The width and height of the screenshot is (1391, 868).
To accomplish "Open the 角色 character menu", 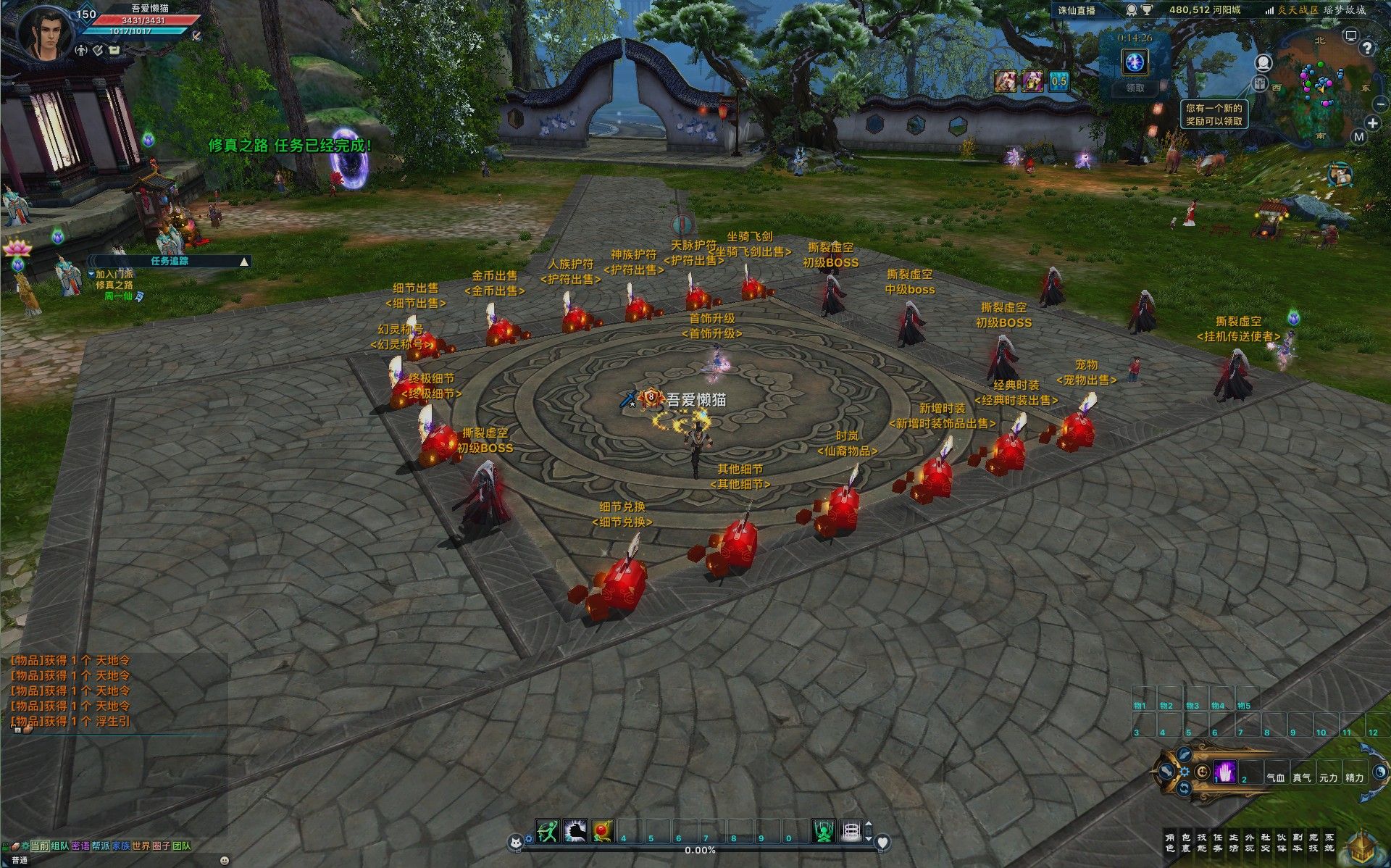I will (1169, 843).
